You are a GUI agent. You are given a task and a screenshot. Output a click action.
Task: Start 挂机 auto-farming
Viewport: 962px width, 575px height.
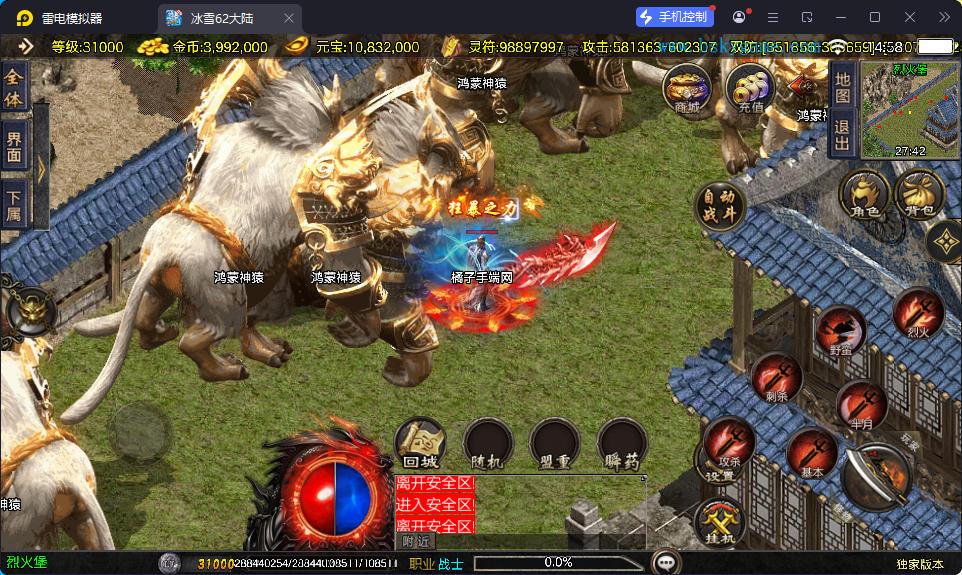(719, 523)
